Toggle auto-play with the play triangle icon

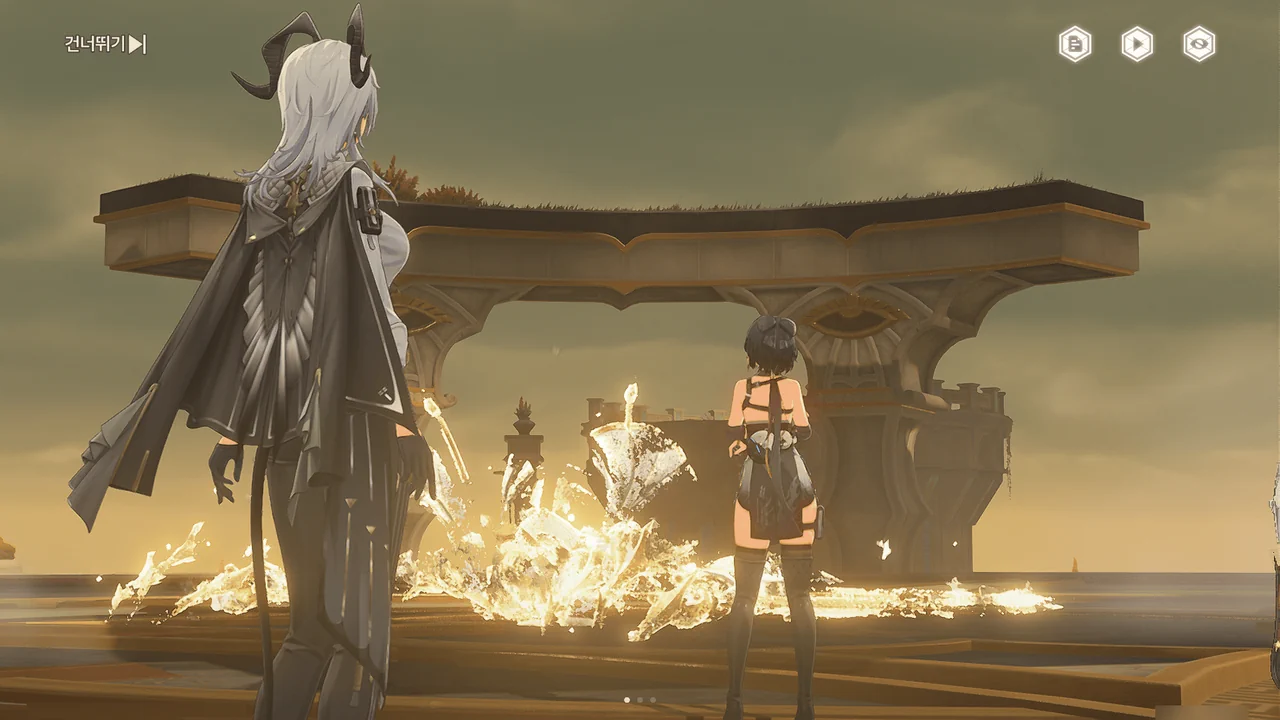[1137, 44]
